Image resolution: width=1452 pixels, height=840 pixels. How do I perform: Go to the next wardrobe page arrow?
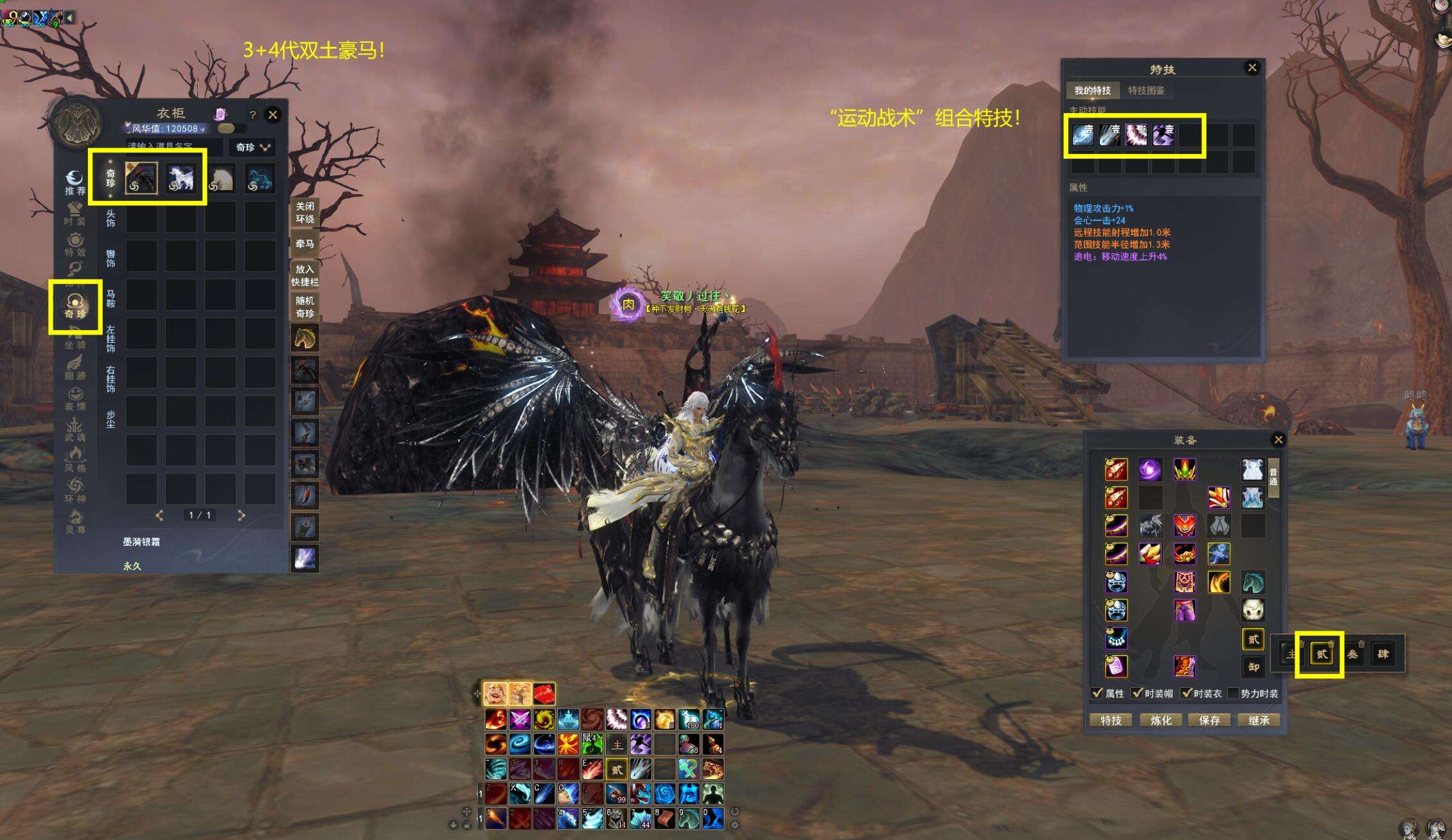tap(242, 515)
